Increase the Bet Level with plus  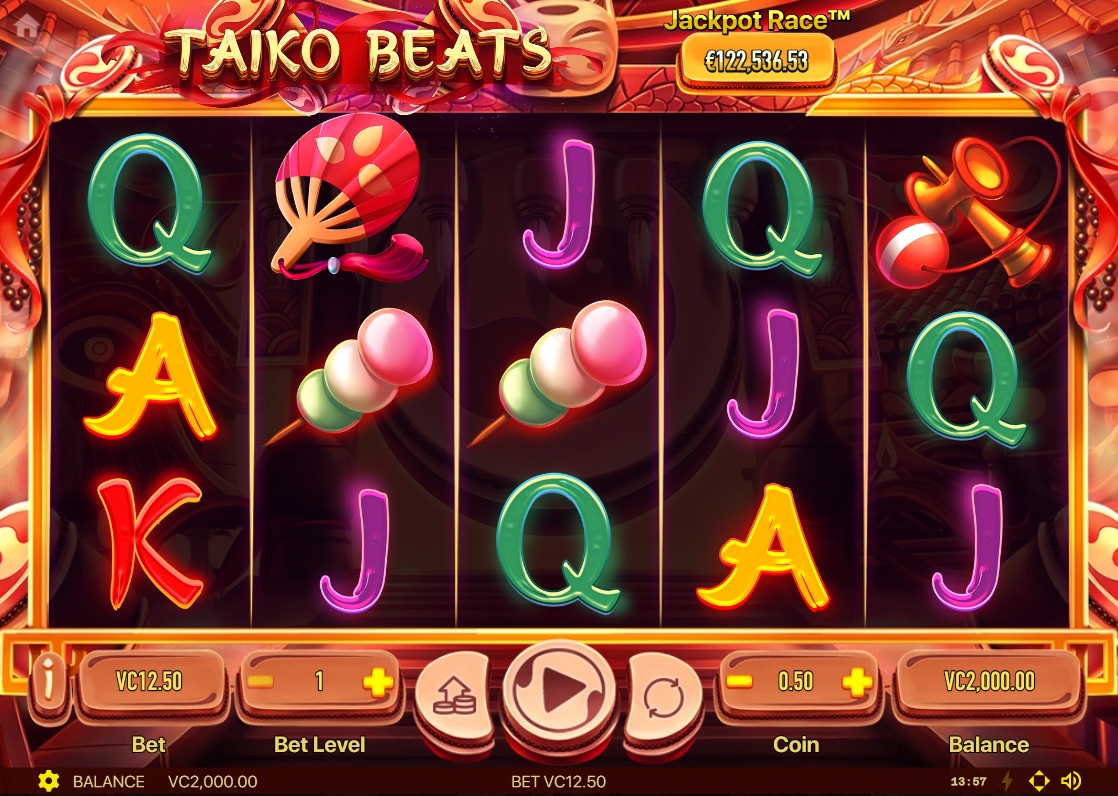(378, 682)
